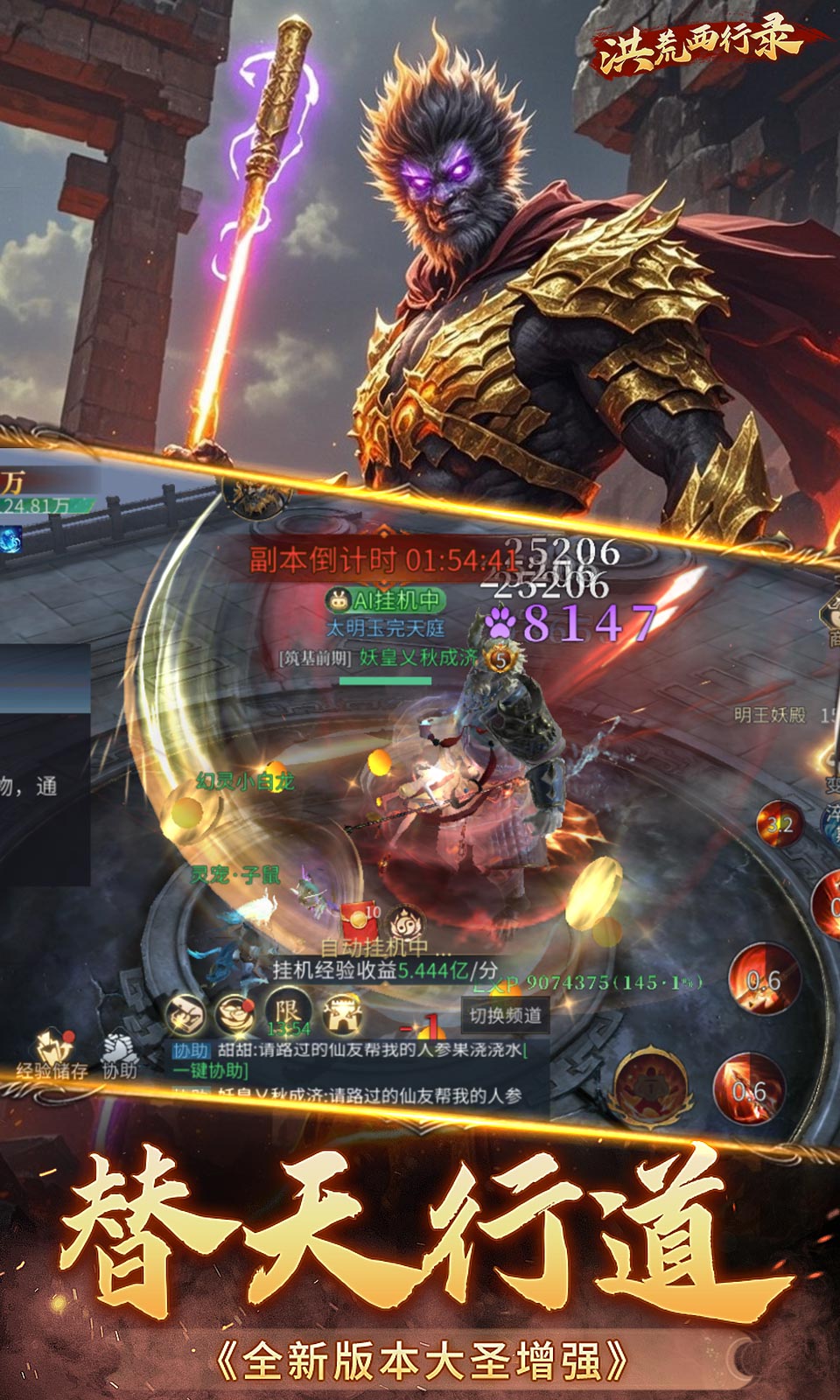Click the 一键协助 link in chat
Screen dimensions: 840x1400
210,1071
